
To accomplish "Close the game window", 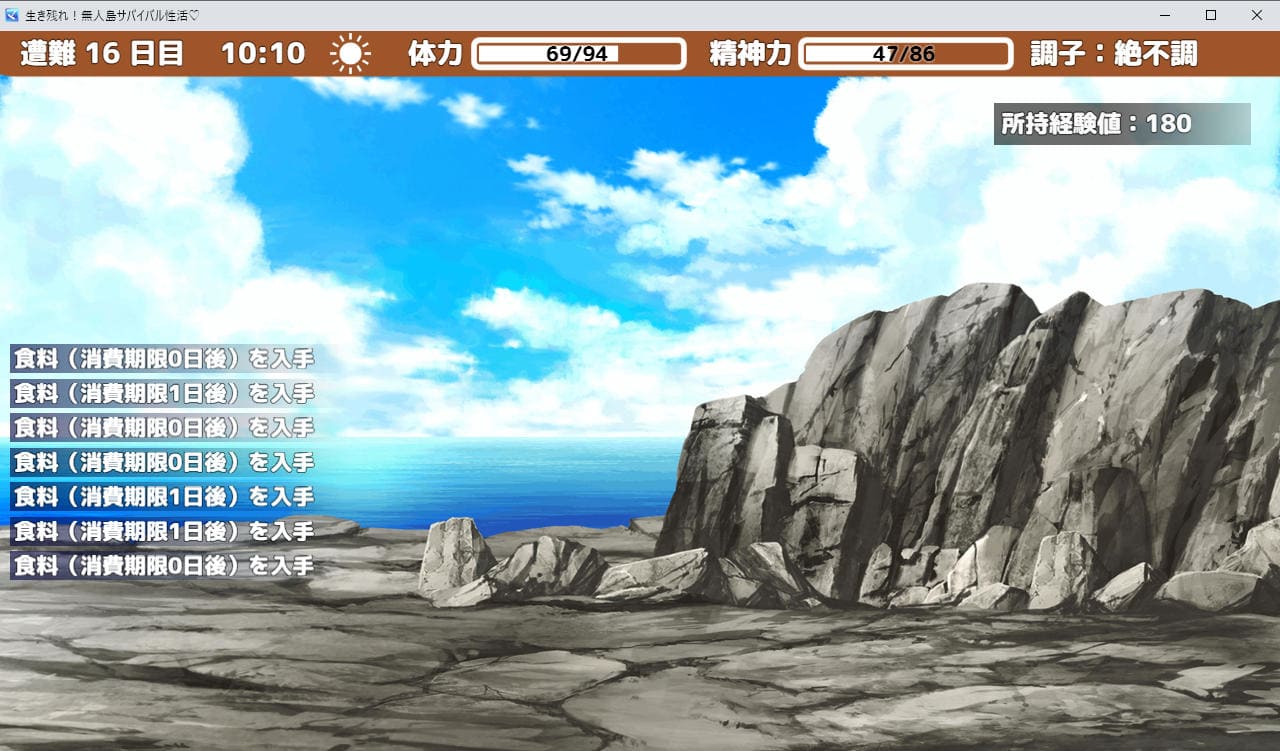I will pyautogui.click(x=1257, y=15).
